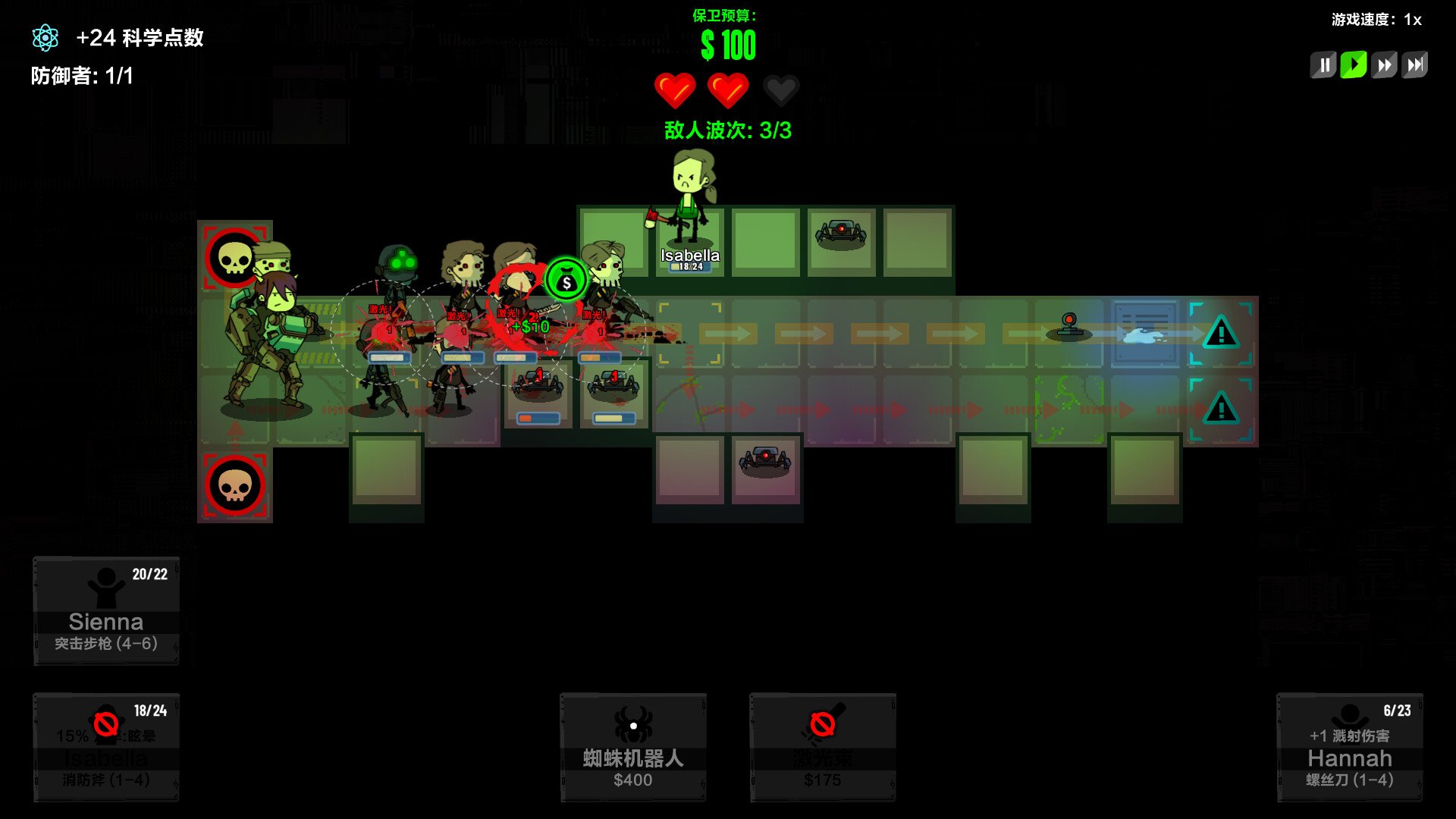The width and height of the screenshot is (1456, 819).
Task: Buy the 蜘蛛机器人 for $400
Action: point(633,747)
